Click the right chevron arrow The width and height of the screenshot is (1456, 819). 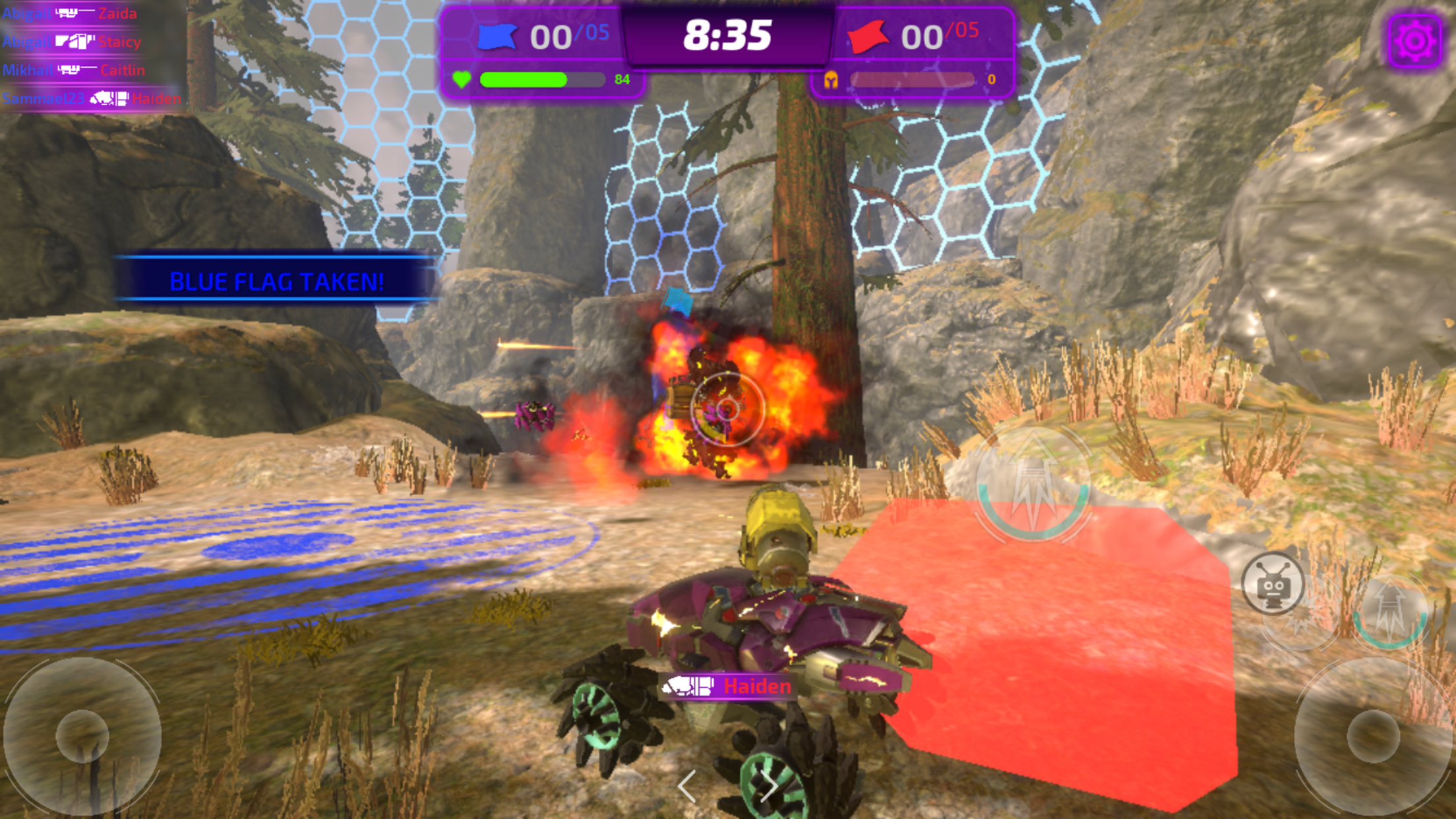769,786
